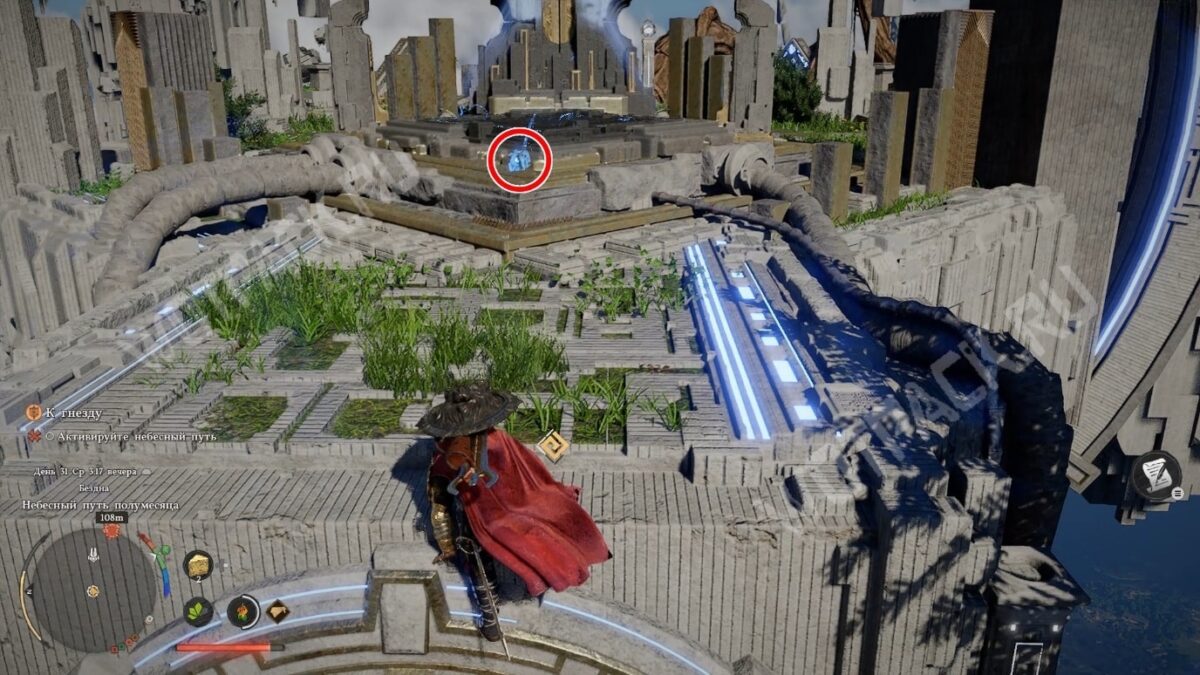The height and width of the screenshot is (675, 1200).
Task: Click the red quest marker on minimap
Action: 111,530
